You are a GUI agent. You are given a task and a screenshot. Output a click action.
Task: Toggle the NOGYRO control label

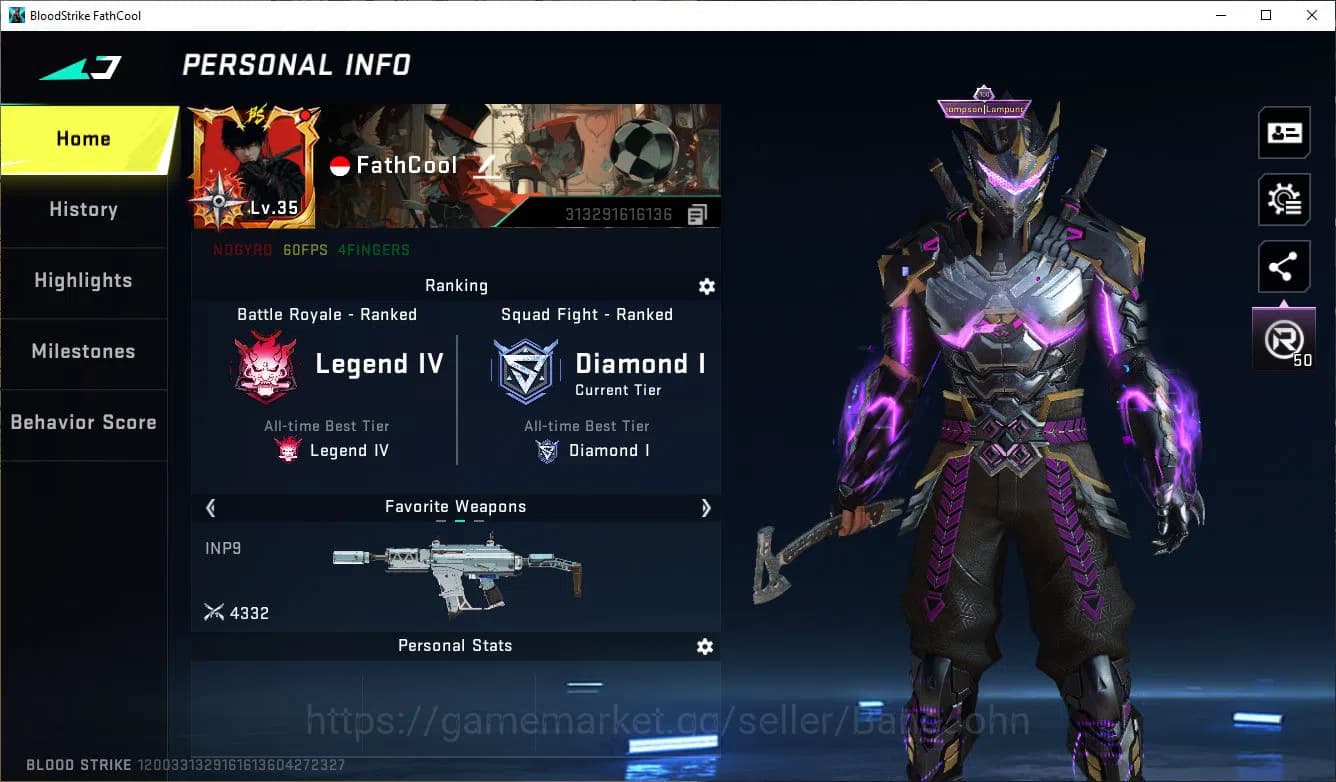coord(242,250)
